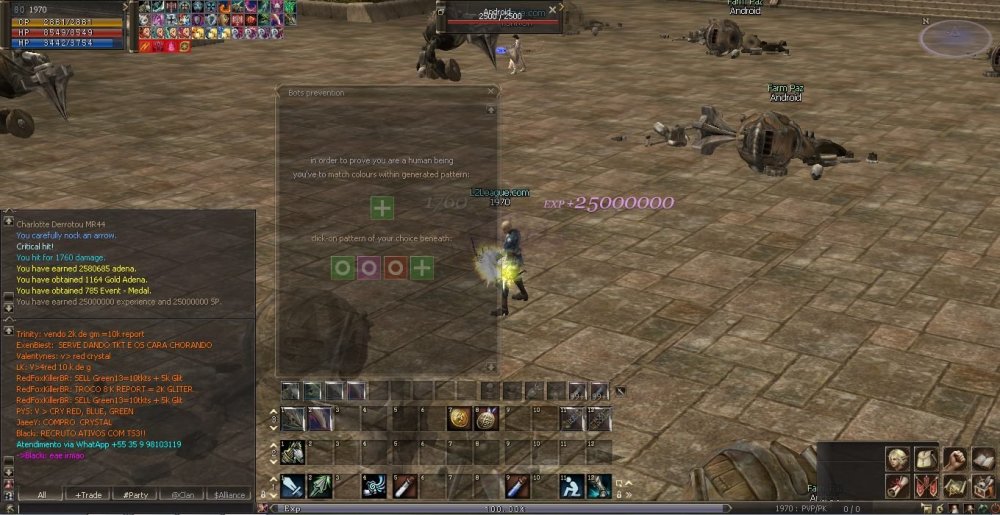Pick the purple circle pattern option

pyautogui.click(x=369, y=268)
